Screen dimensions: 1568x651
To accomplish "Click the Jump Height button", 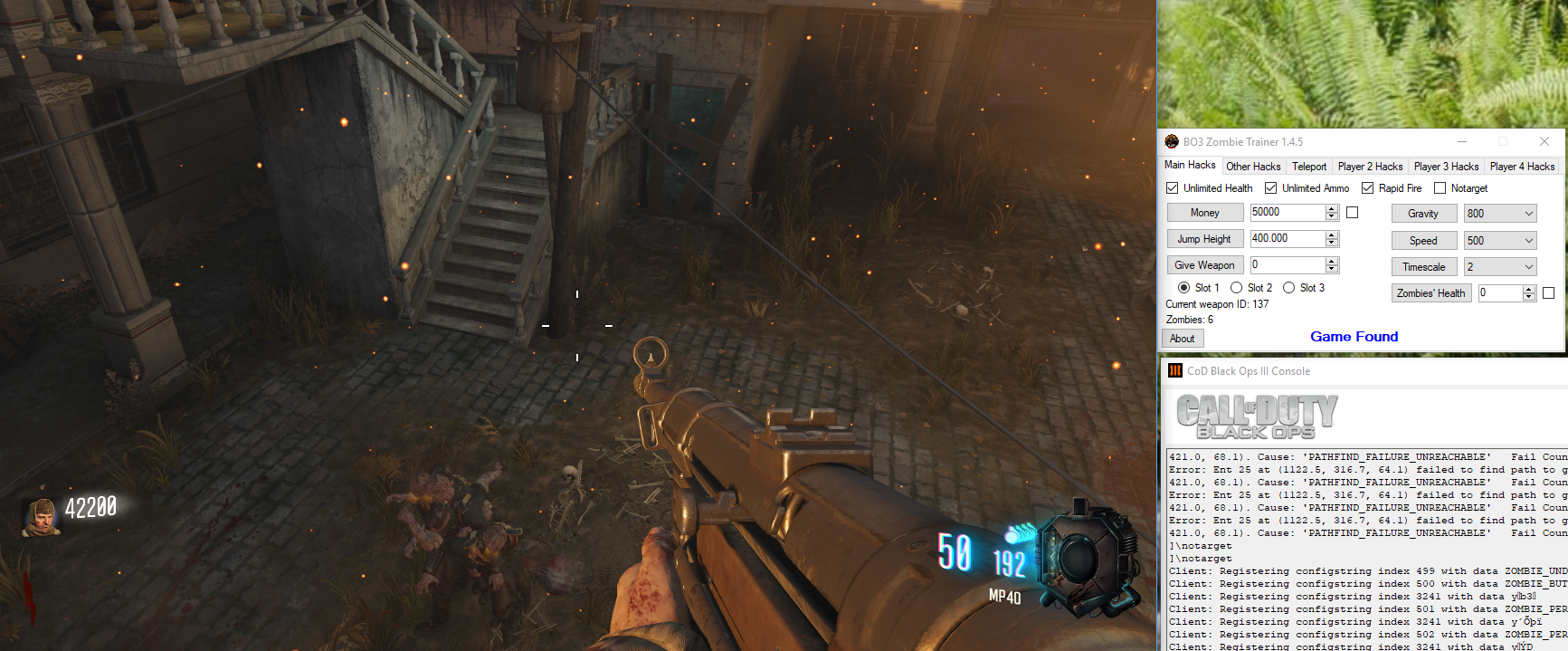I will coord(1204,239).
